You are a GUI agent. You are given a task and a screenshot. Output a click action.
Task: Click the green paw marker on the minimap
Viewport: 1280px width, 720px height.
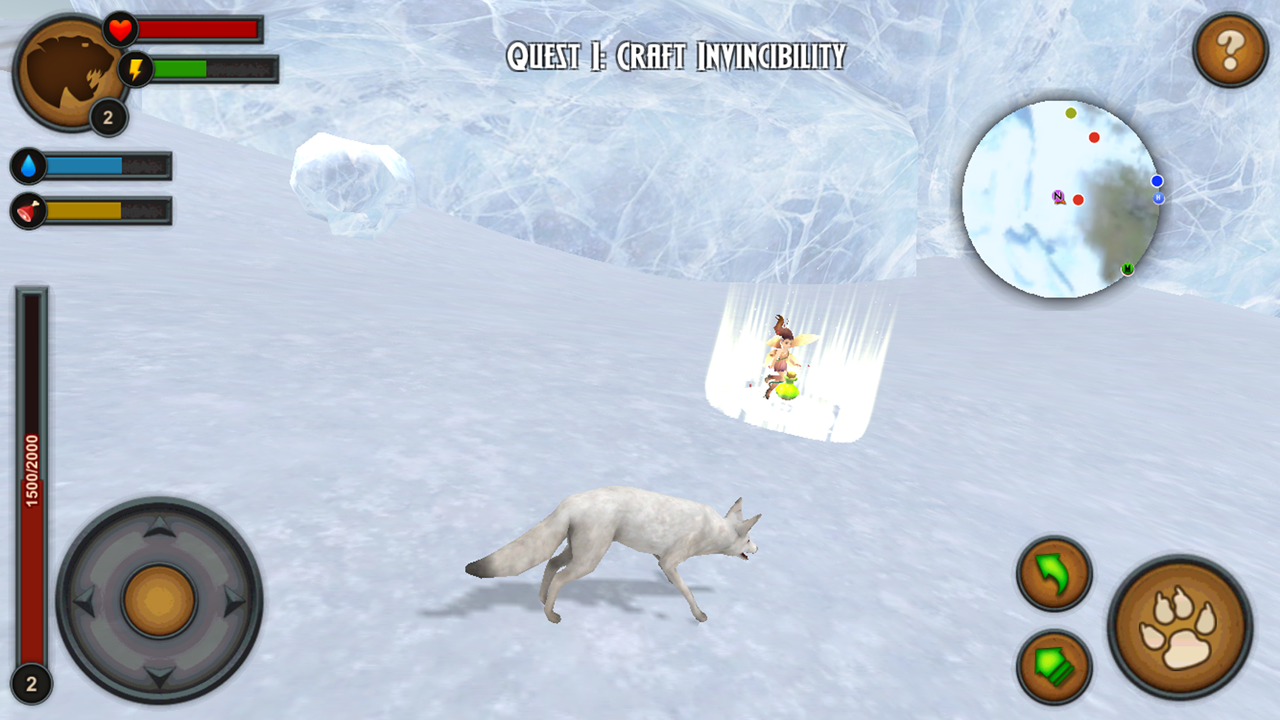tap(1126, 269)
